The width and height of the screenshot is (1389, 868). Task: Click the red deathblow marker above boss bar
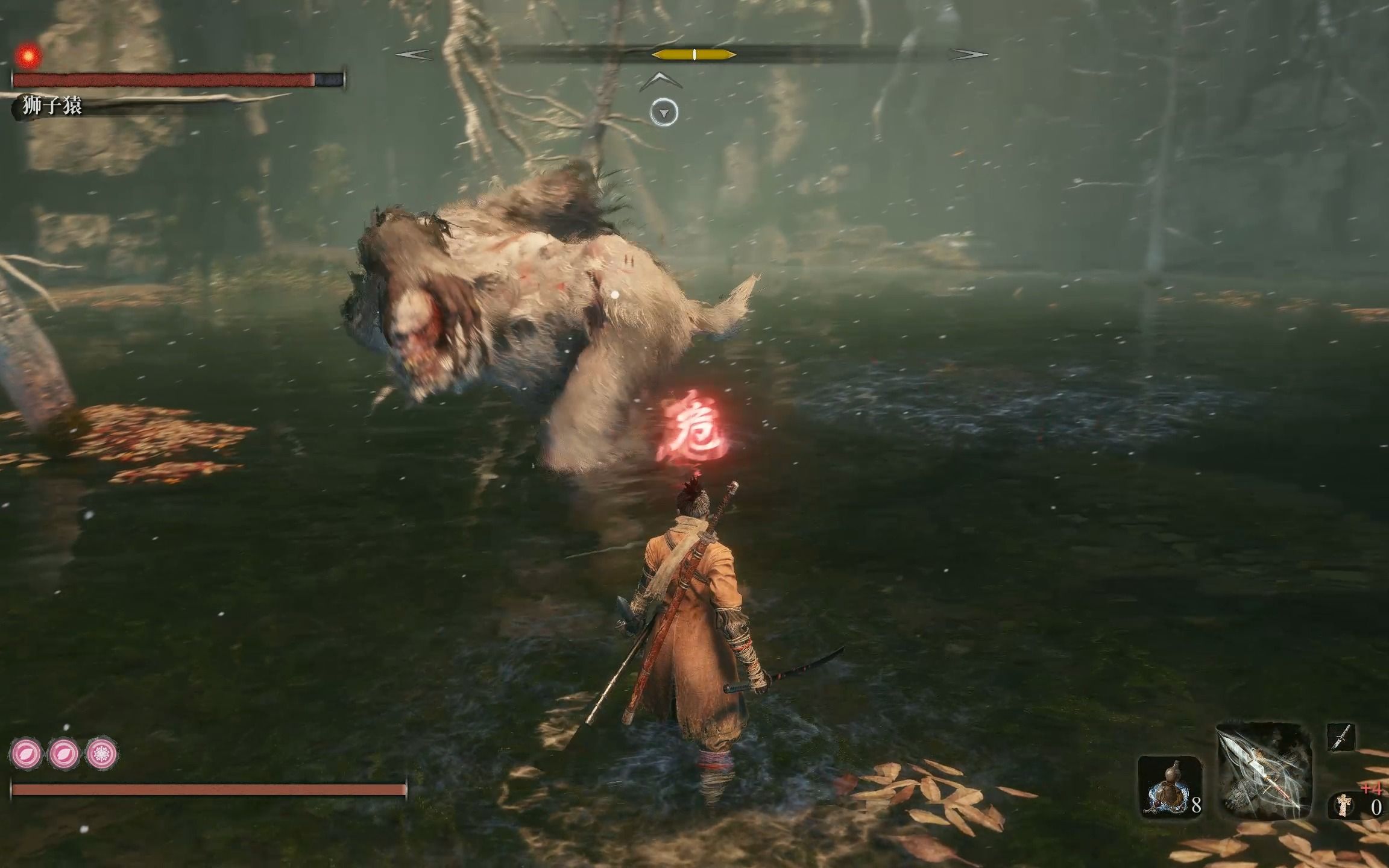(27, 57)
